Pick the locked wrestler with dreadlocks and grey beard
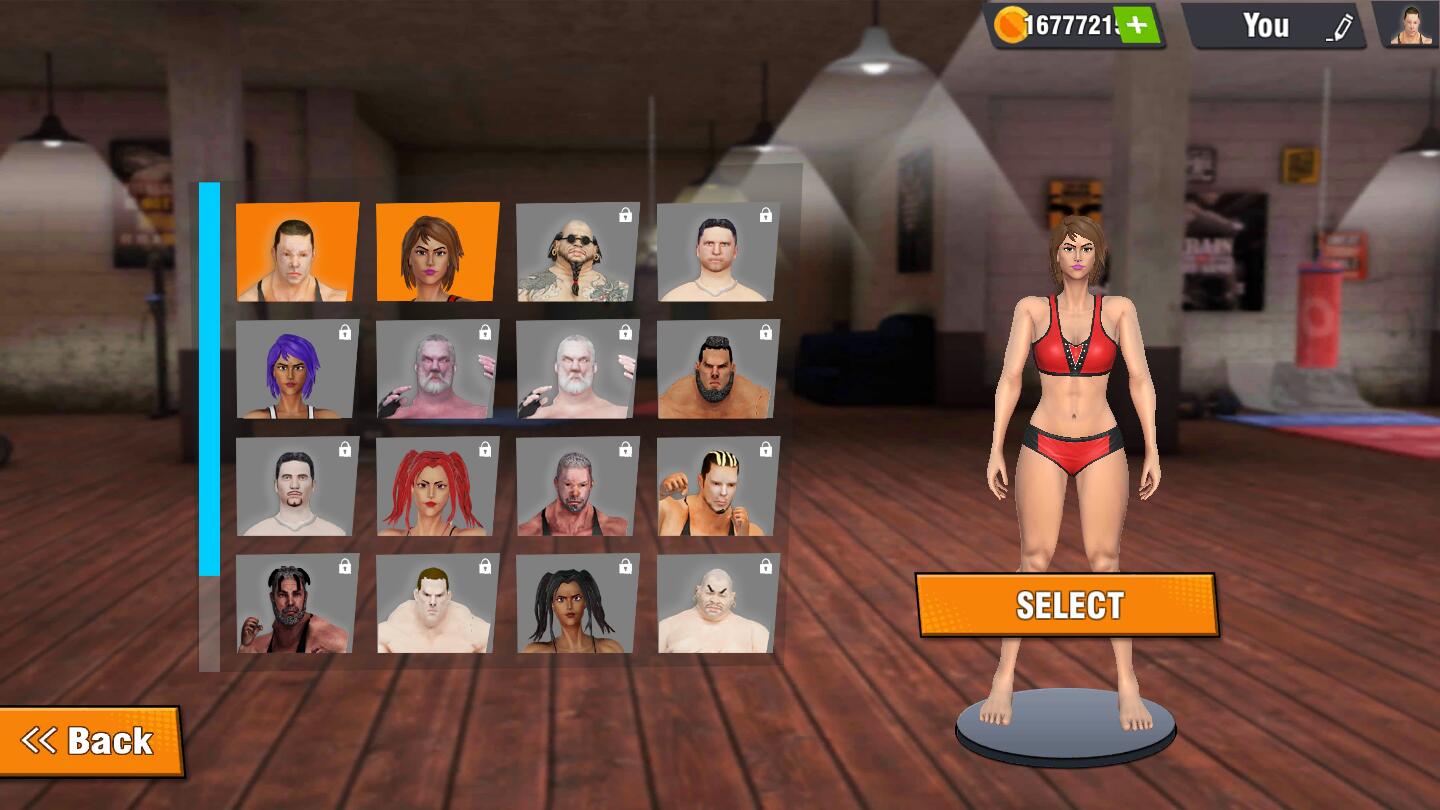The width and height of the screenshot is (1440, 810). click(297, 603)
